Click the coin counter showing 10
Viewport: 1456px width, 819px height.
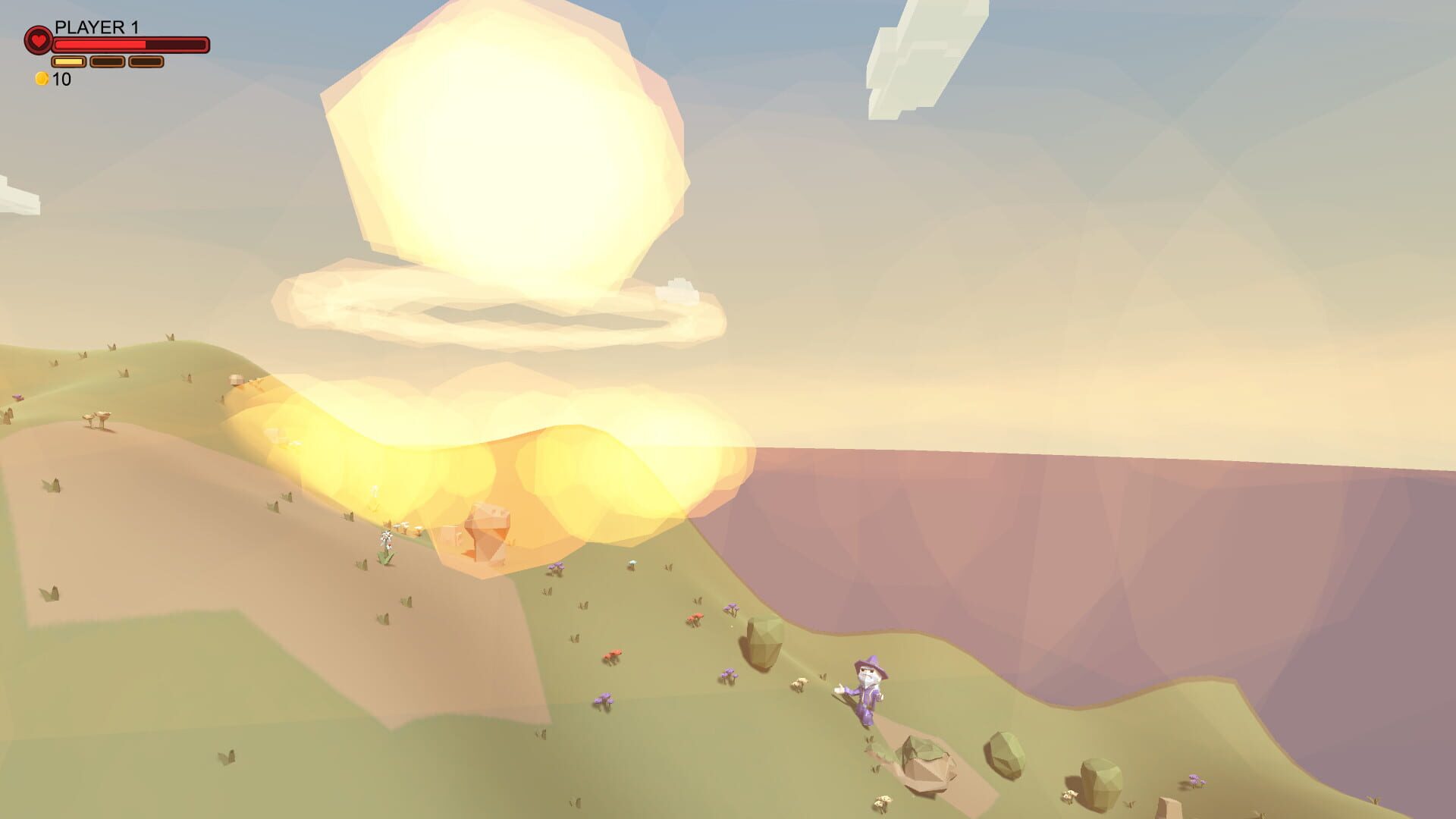coord(61,77)
